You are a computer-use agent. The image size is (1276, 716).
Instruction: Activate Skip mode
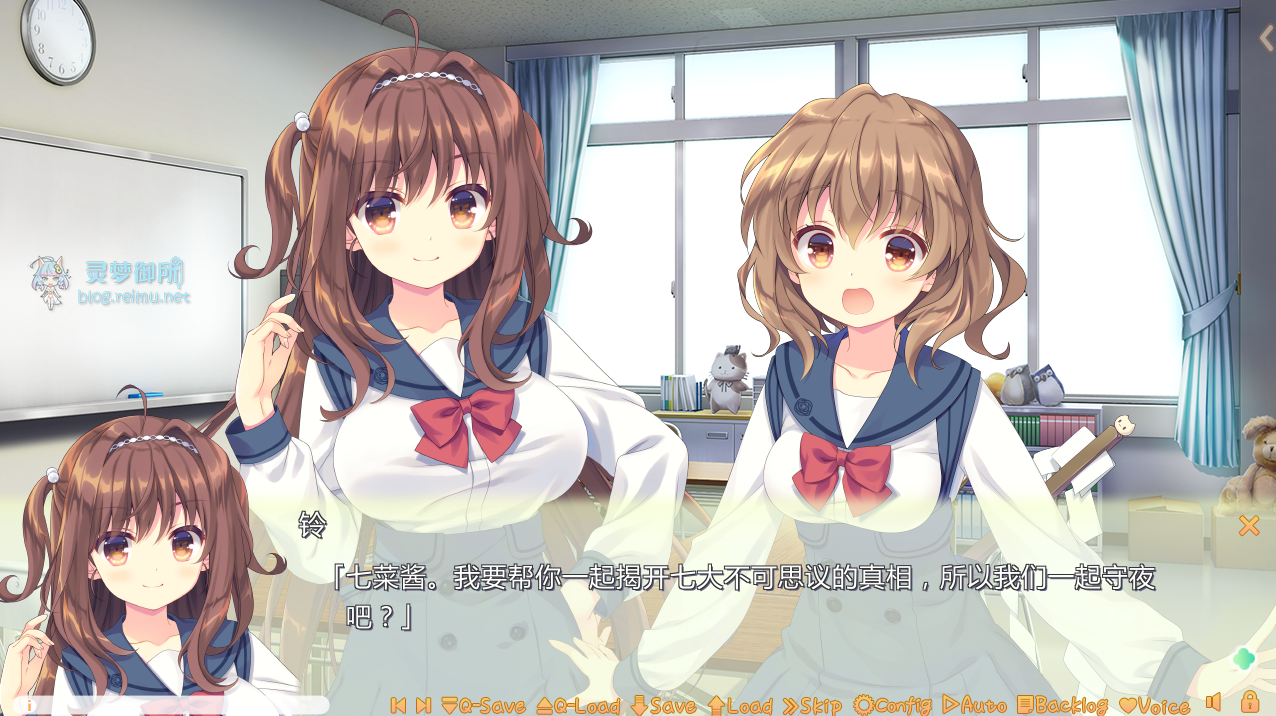point(811,705)
